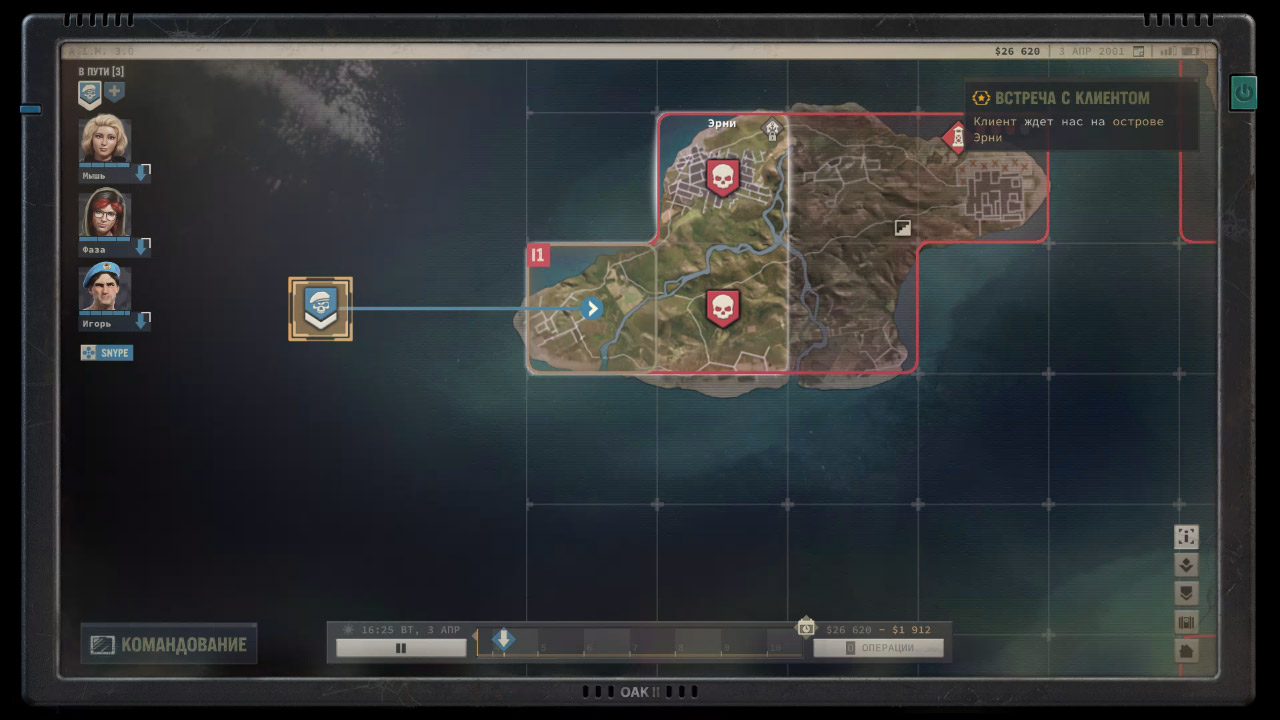Open the shield badge panel from right sidebar
1280x720 pixels.
[1186, 592]
